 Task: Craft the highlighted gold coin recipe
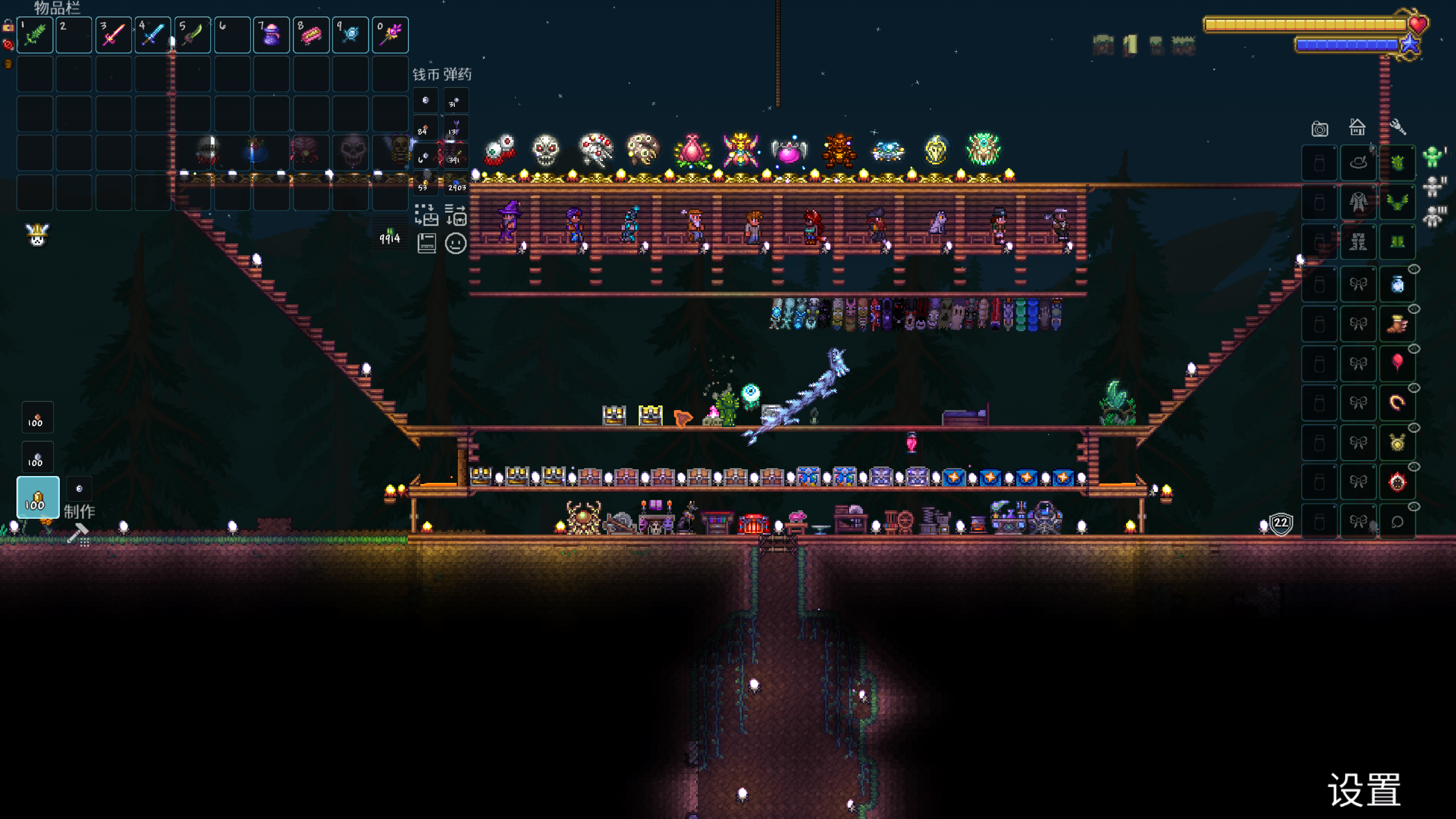point(38,498)
